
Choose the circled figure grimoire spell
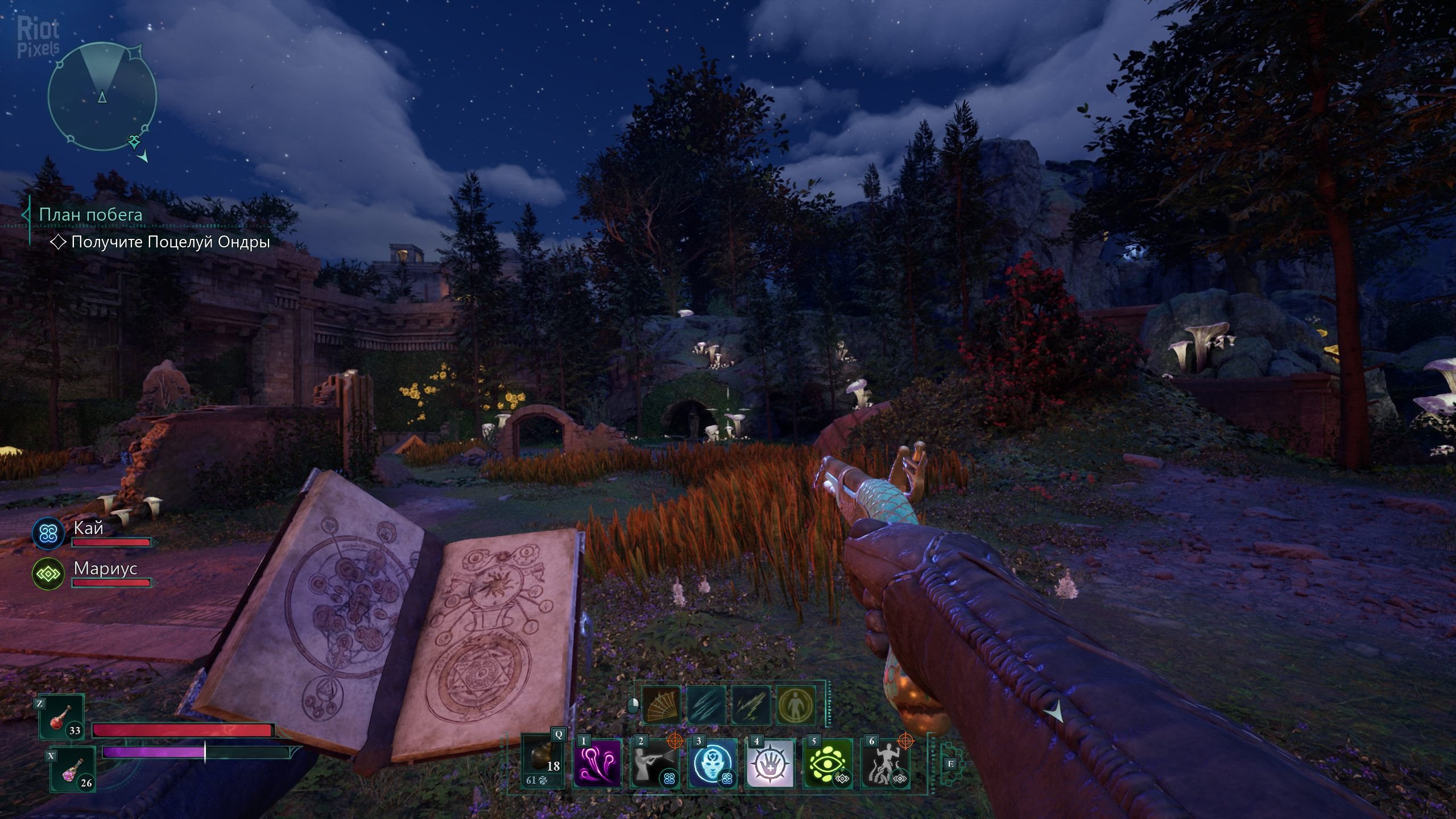click(796, 705)
